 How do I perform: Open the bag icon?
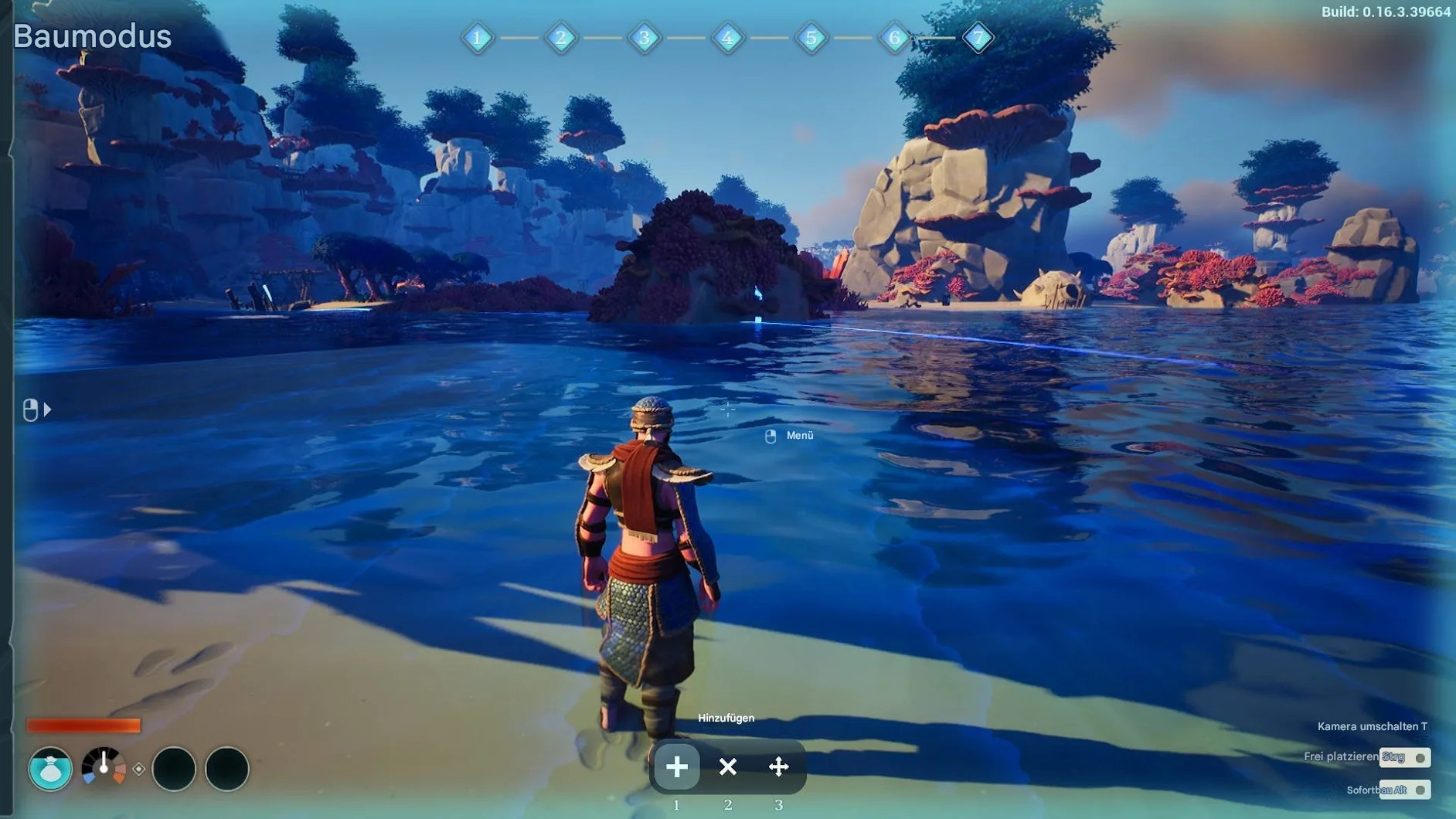[x=50, y=769]
